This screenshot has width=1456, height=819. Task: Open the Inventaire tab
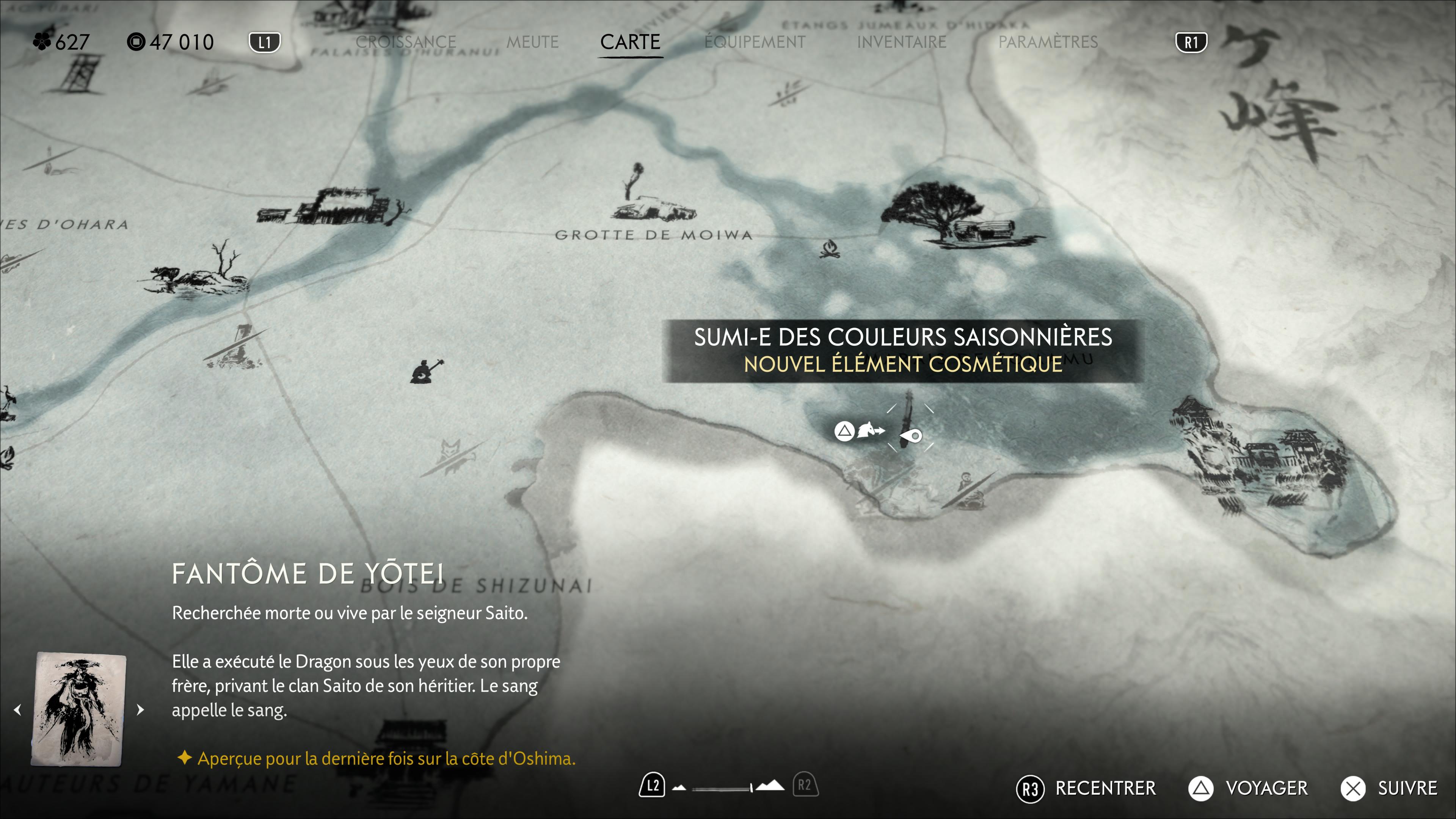click(901, 42)
